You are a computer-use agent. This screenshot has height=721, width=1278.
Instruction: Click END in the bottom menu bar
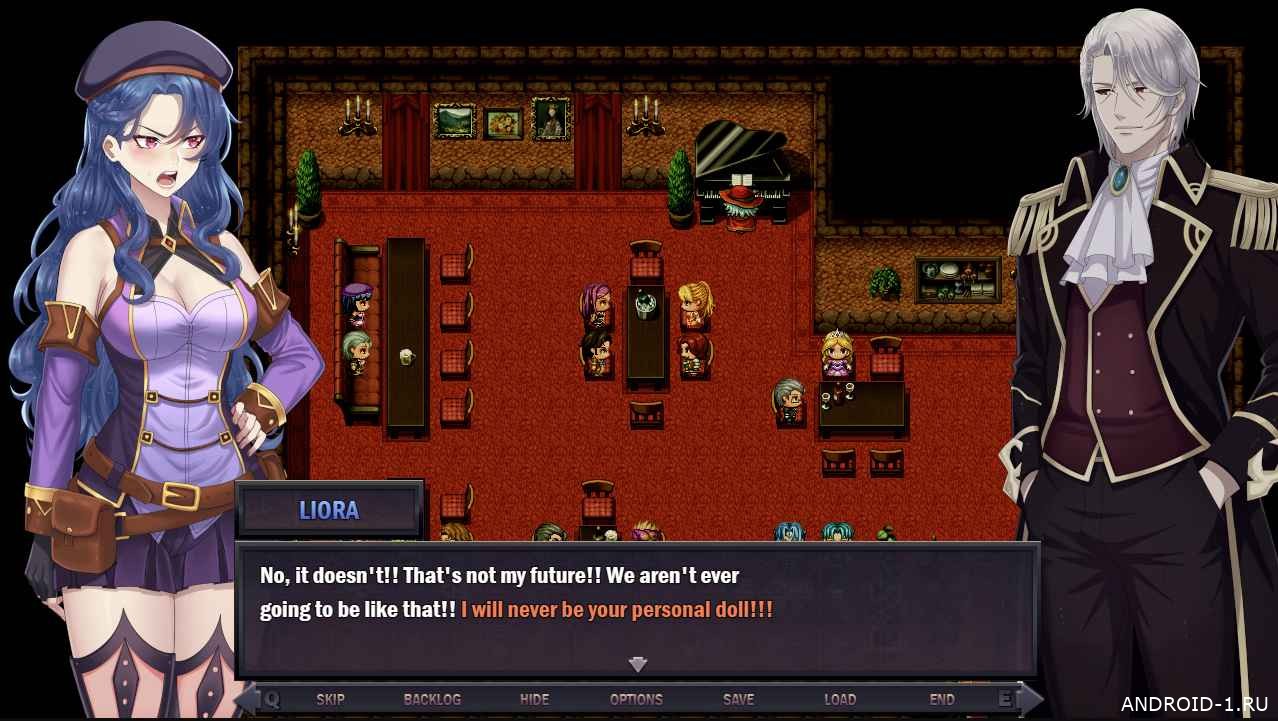coord(942,699)
